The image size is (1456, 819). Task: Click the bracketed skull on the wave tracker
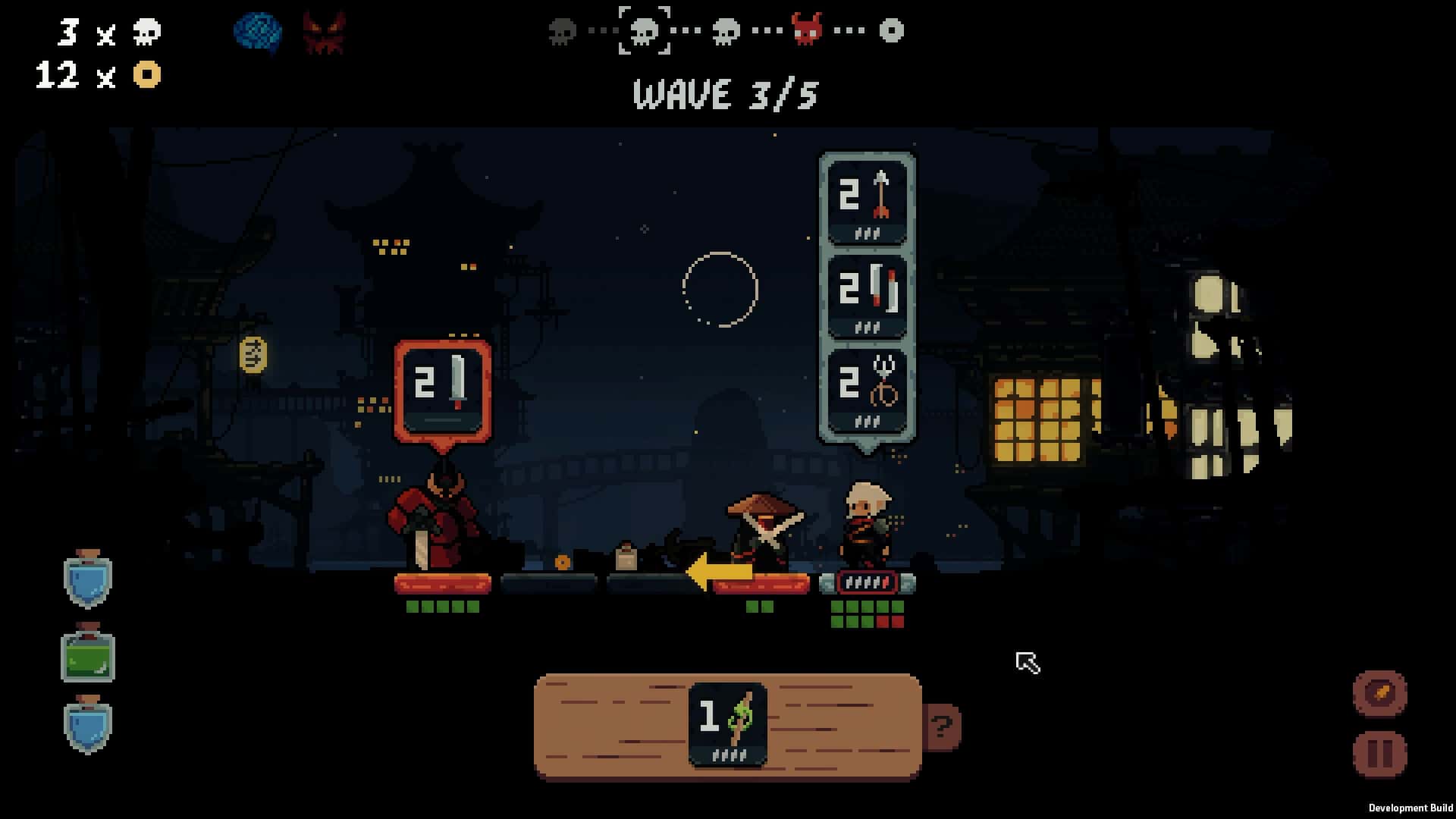click(x=645, y=32)
